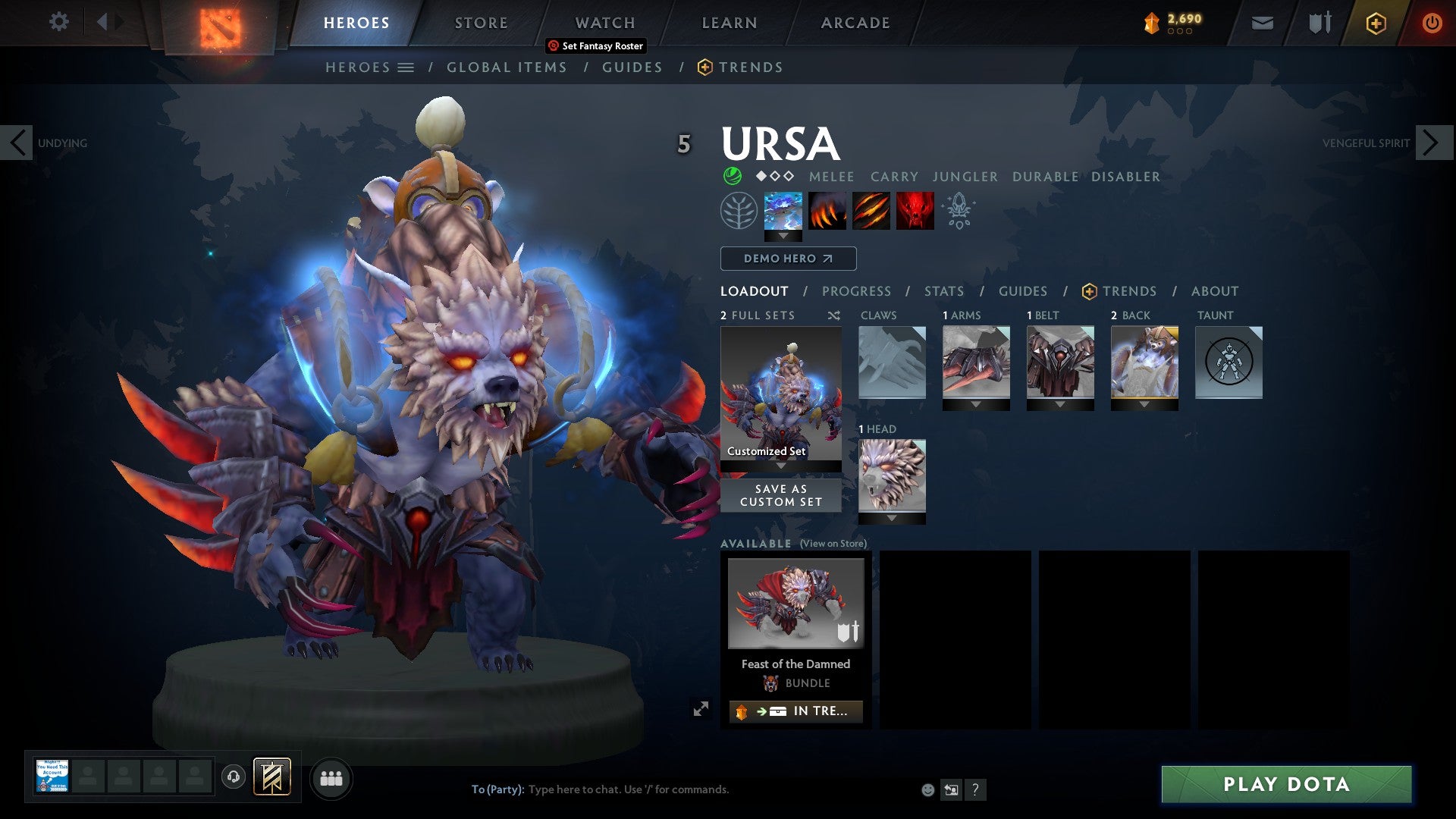Viewport: 1456px width, 819px height.
Task: Click the Aghanim's Scepter upgrade icon
Action: click(958, 211)
